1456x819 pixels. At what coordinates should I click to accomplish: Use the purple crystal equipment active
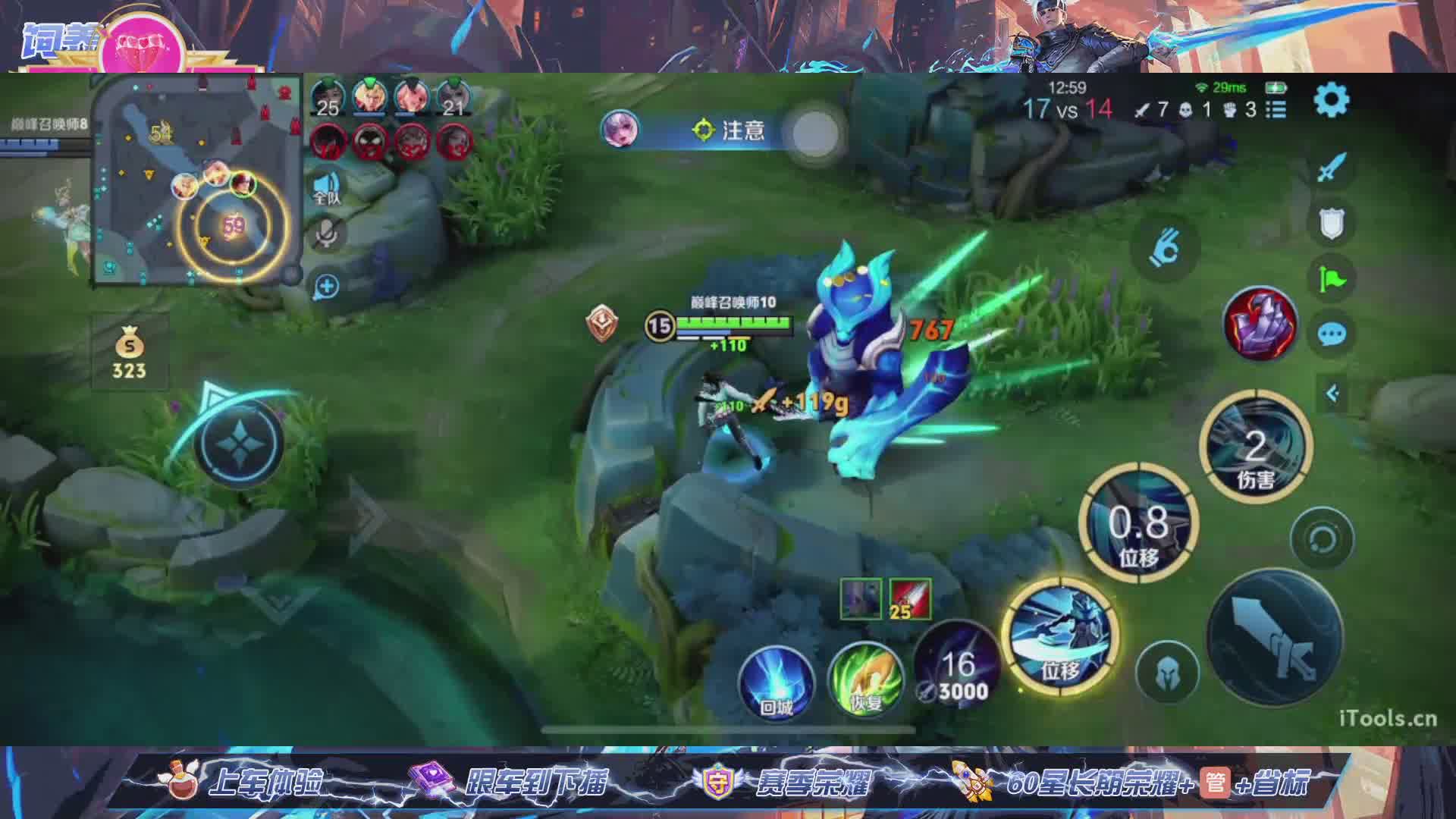click(x=1260, y=324)
